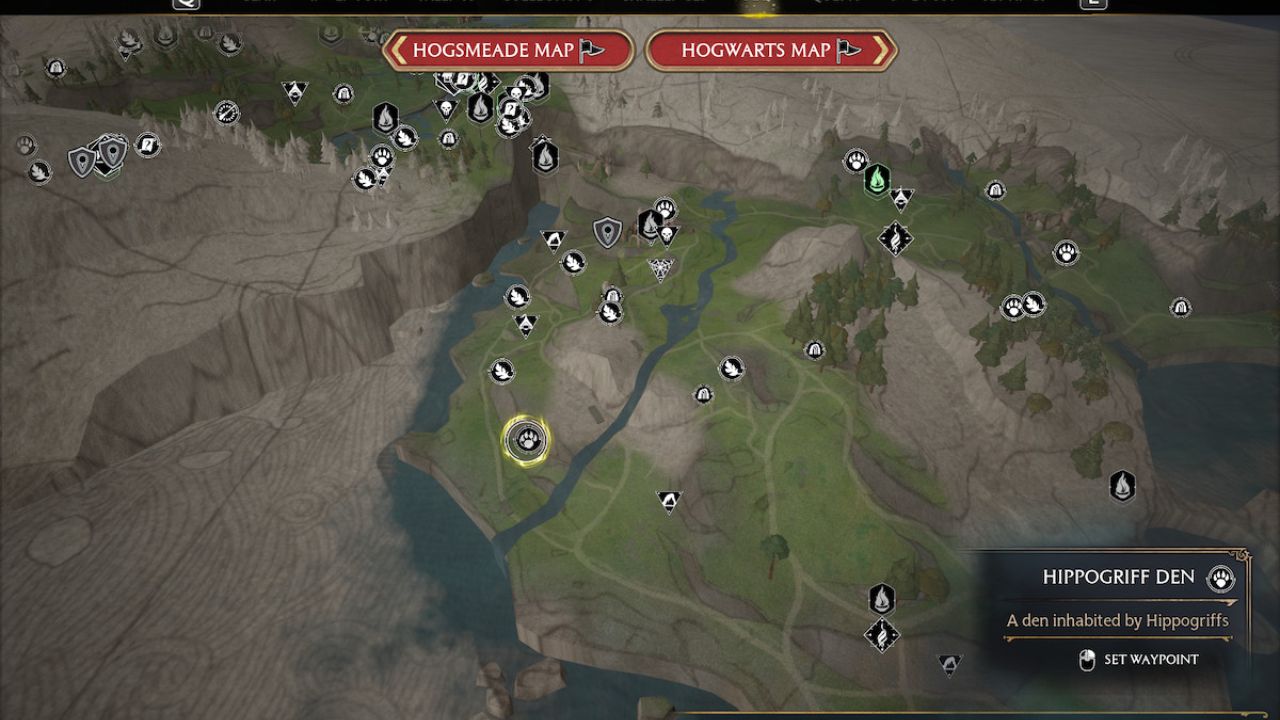
Task: Select the highlighted Hippogriff Den paw icon
Action: click(527, 440)
